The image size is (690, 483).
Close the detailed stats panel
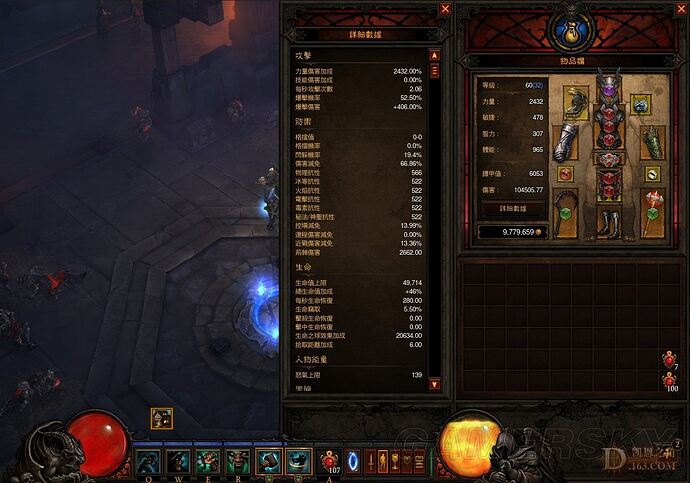click(x=445, y=9)
